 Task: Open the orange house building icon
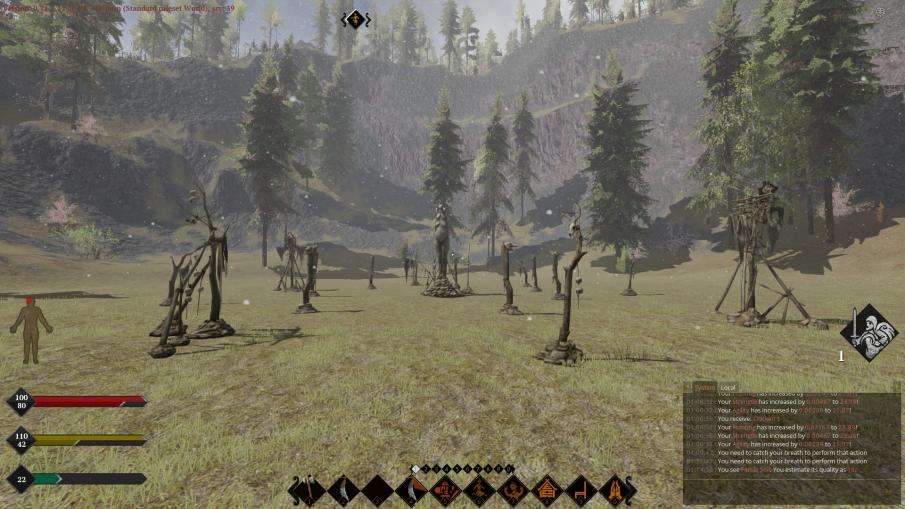tap(547, 490)
